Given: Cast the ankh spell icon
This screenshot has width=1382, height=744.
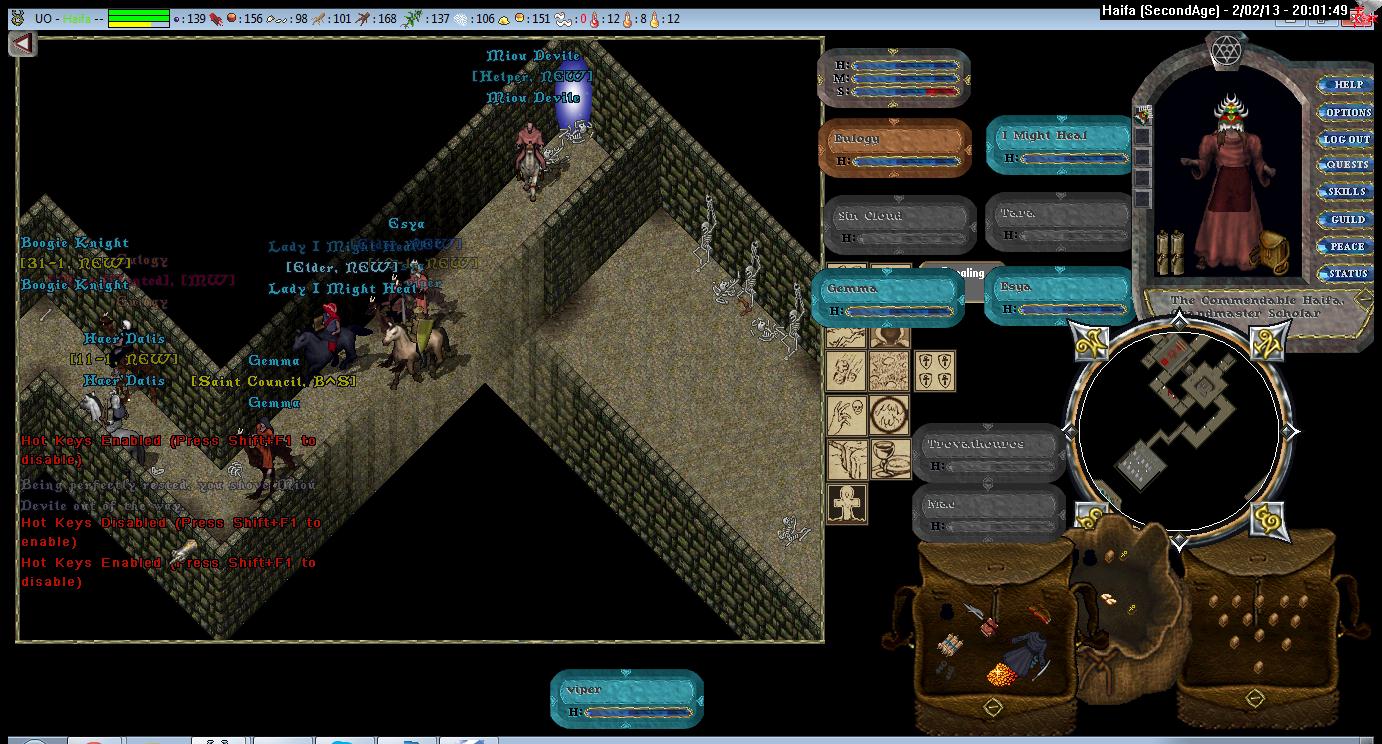Looking at the screenshot, I should pos(847,503).
